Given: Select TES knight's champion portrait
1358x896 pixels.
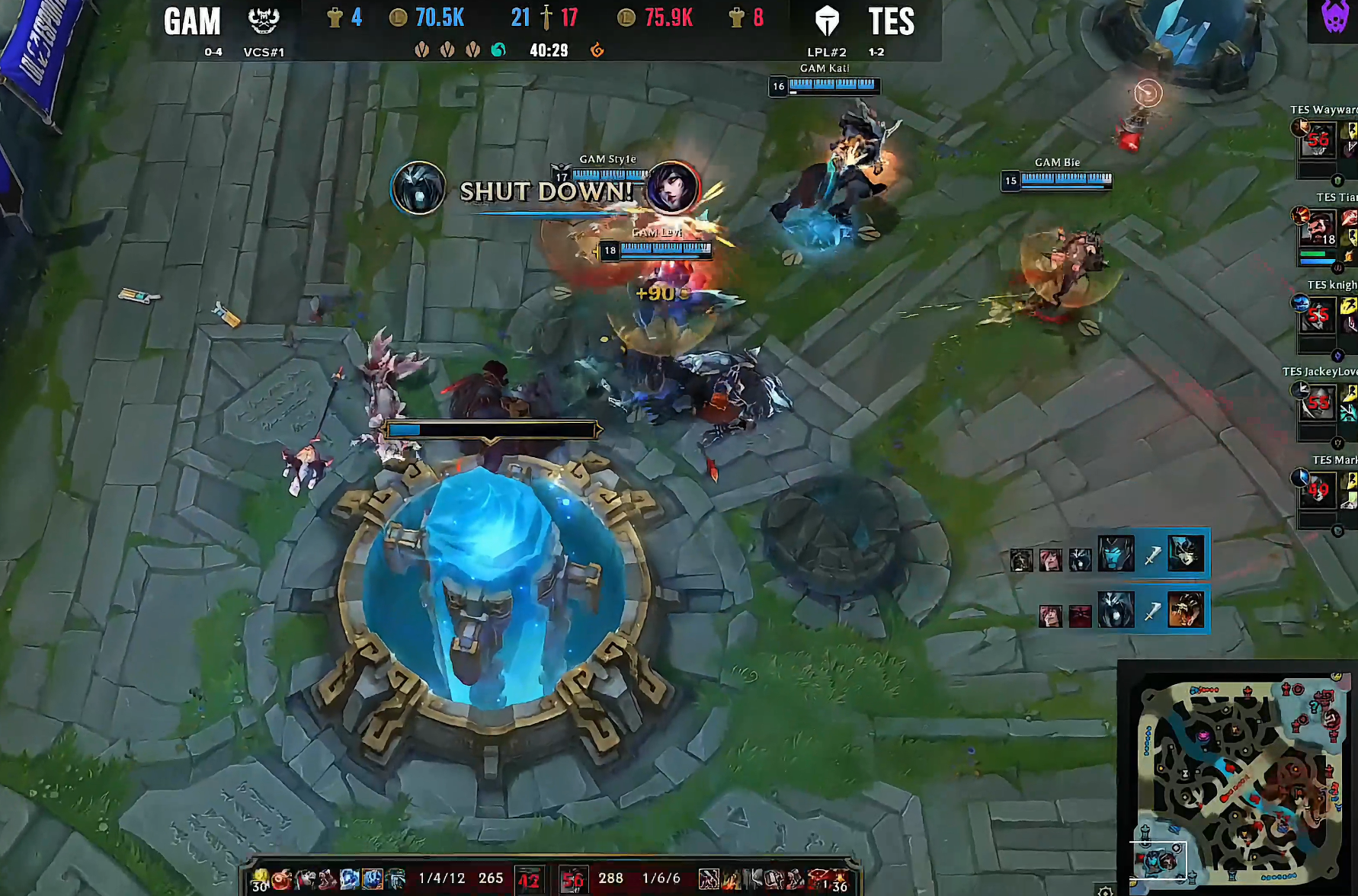Looking at the screenshot, I should [1318, 315].
